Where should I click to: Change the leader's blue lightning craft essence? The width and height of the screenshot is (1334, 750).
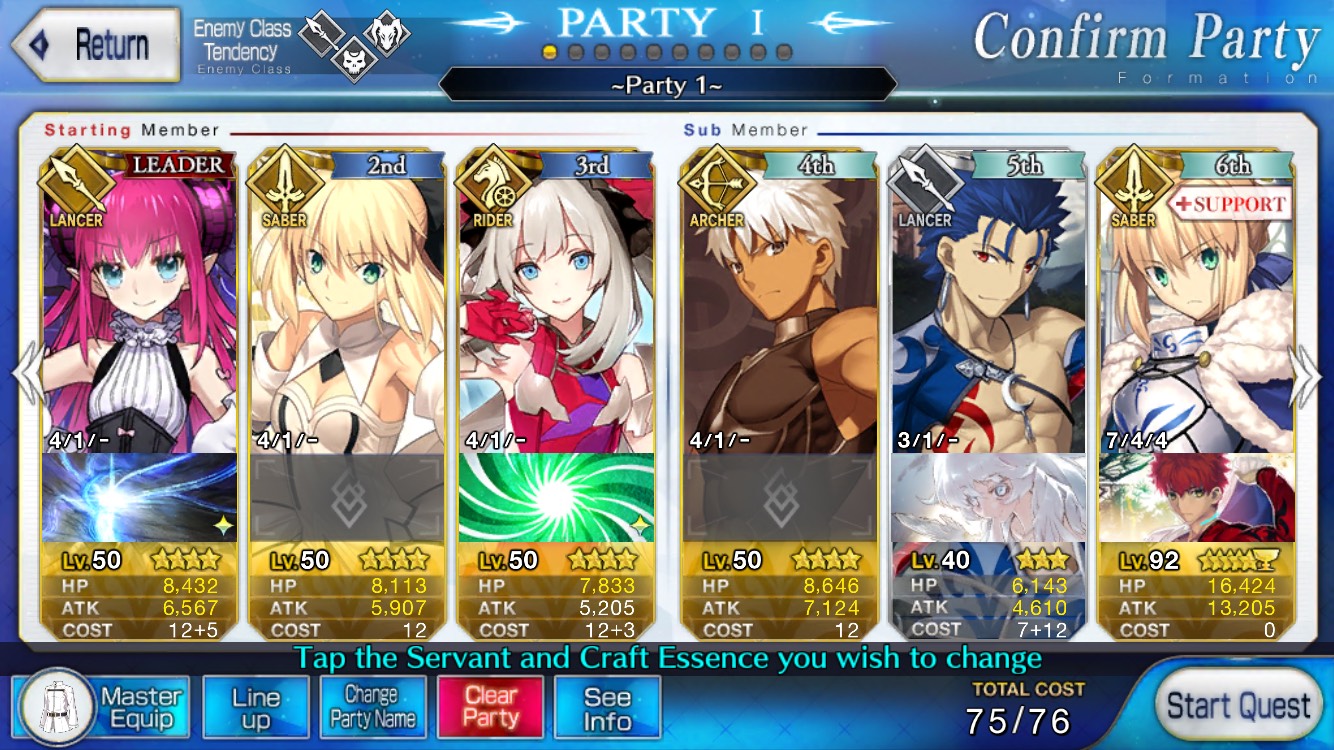(x=140, y=497)
